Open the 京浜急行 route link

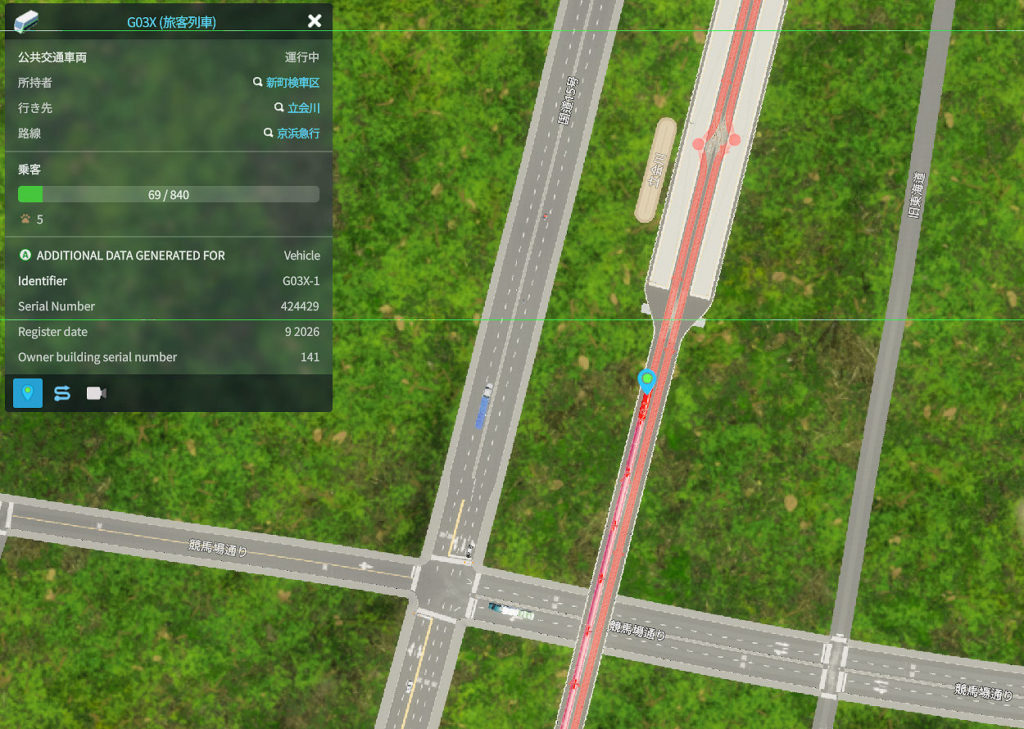tap(298, 133)
